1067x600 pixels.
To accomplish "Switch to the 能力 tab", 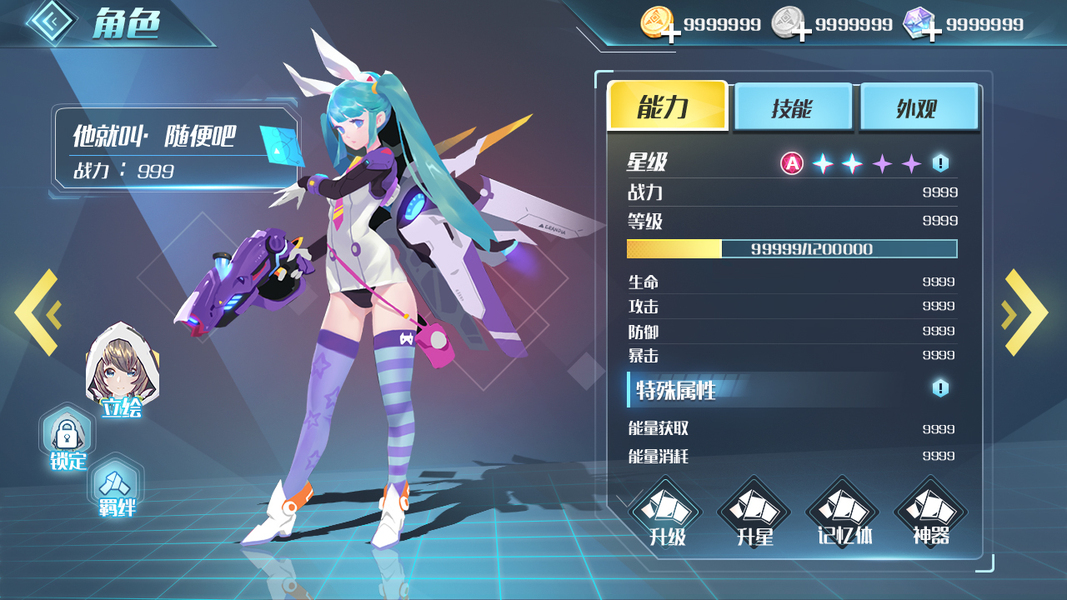I will [x=667, y=107].
